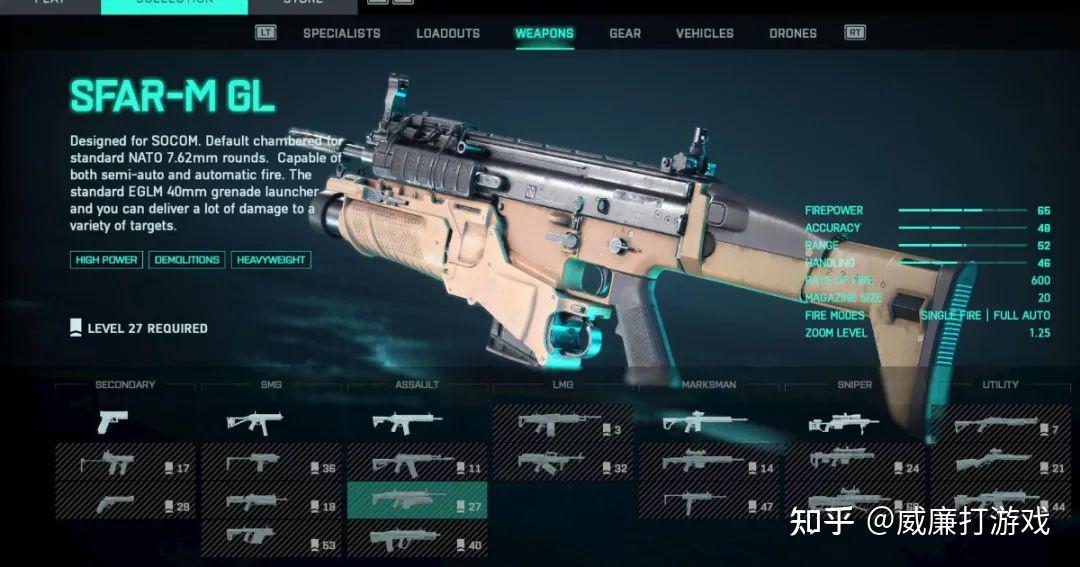Pick the utility weapon locked at level 21
This screenshot has width=1080, height=567.
(x=1000, y=464)
